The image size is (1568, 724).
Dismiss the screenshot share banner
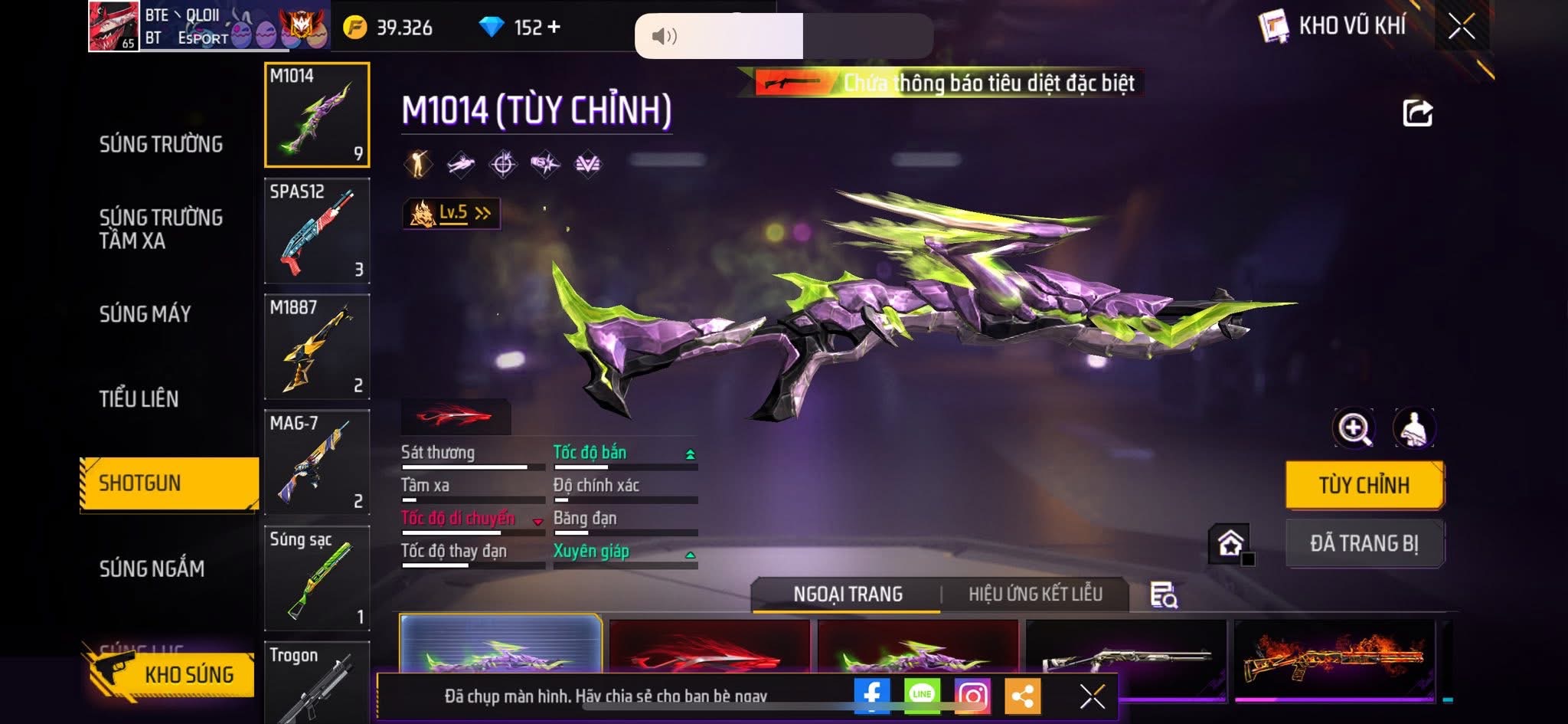(1092, 696)
